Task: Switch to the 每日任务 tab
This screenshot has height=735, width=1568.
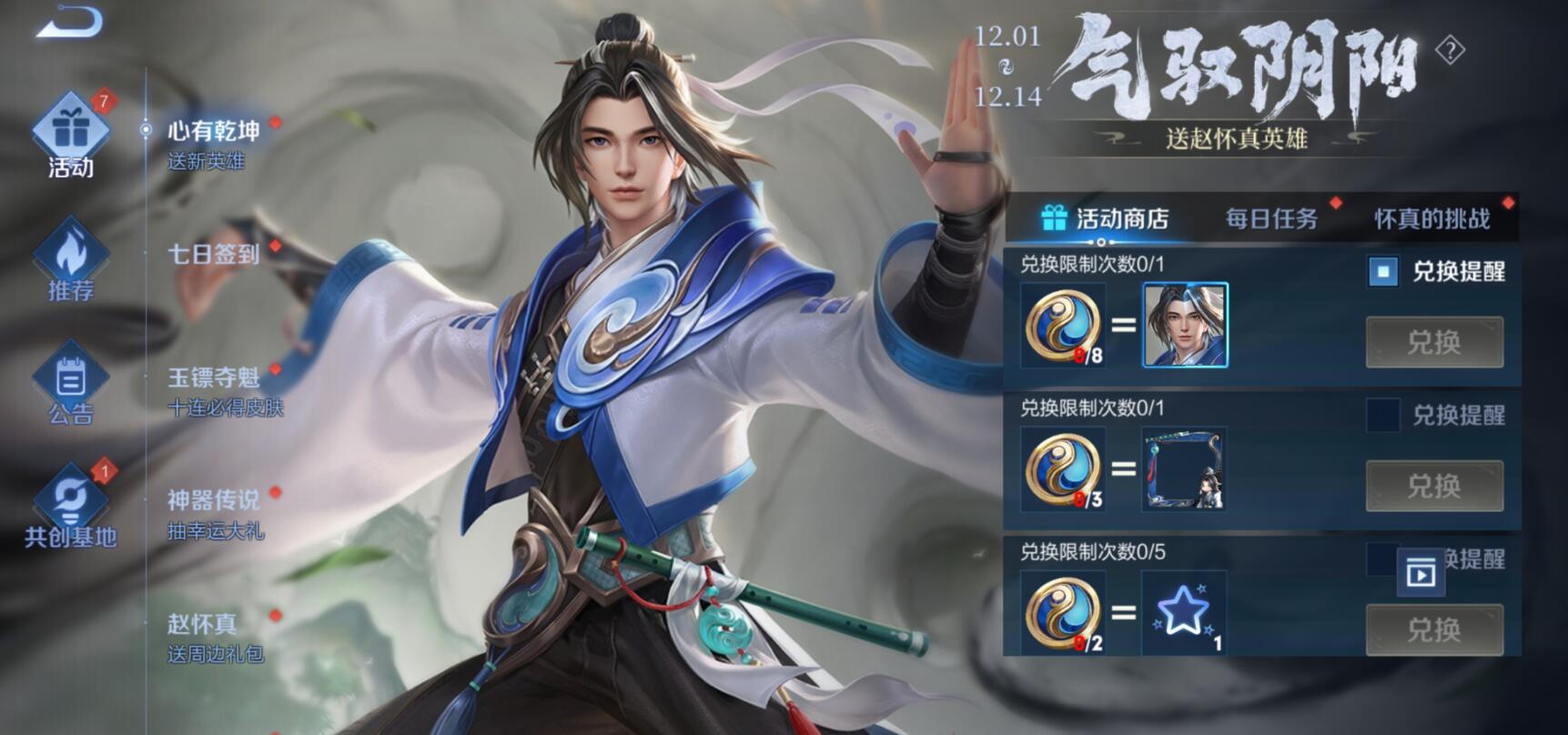Action: [1271, 219]
